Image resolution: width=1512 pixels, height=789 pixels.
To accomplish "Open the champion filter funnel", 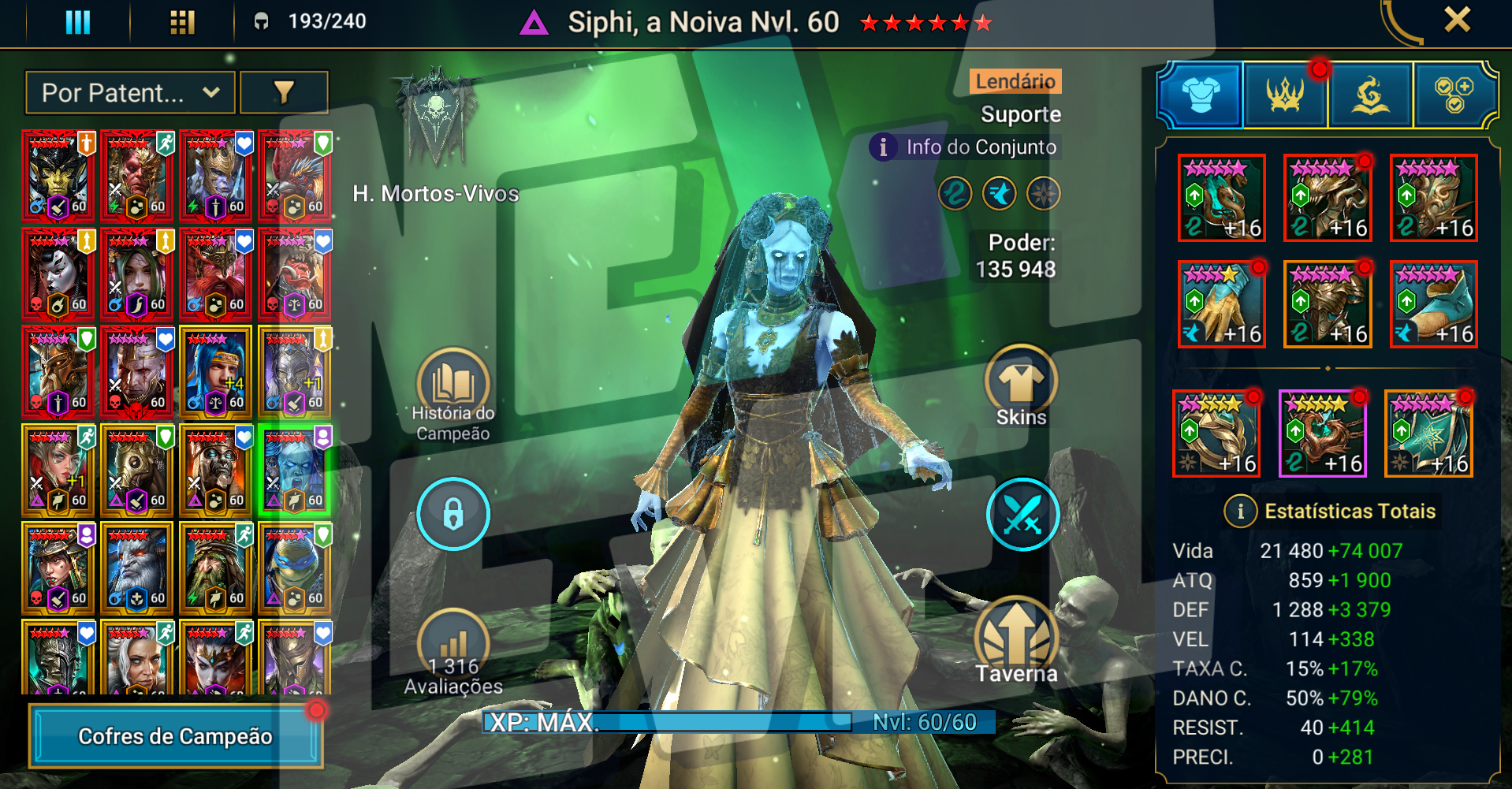I will coord(284,93).
